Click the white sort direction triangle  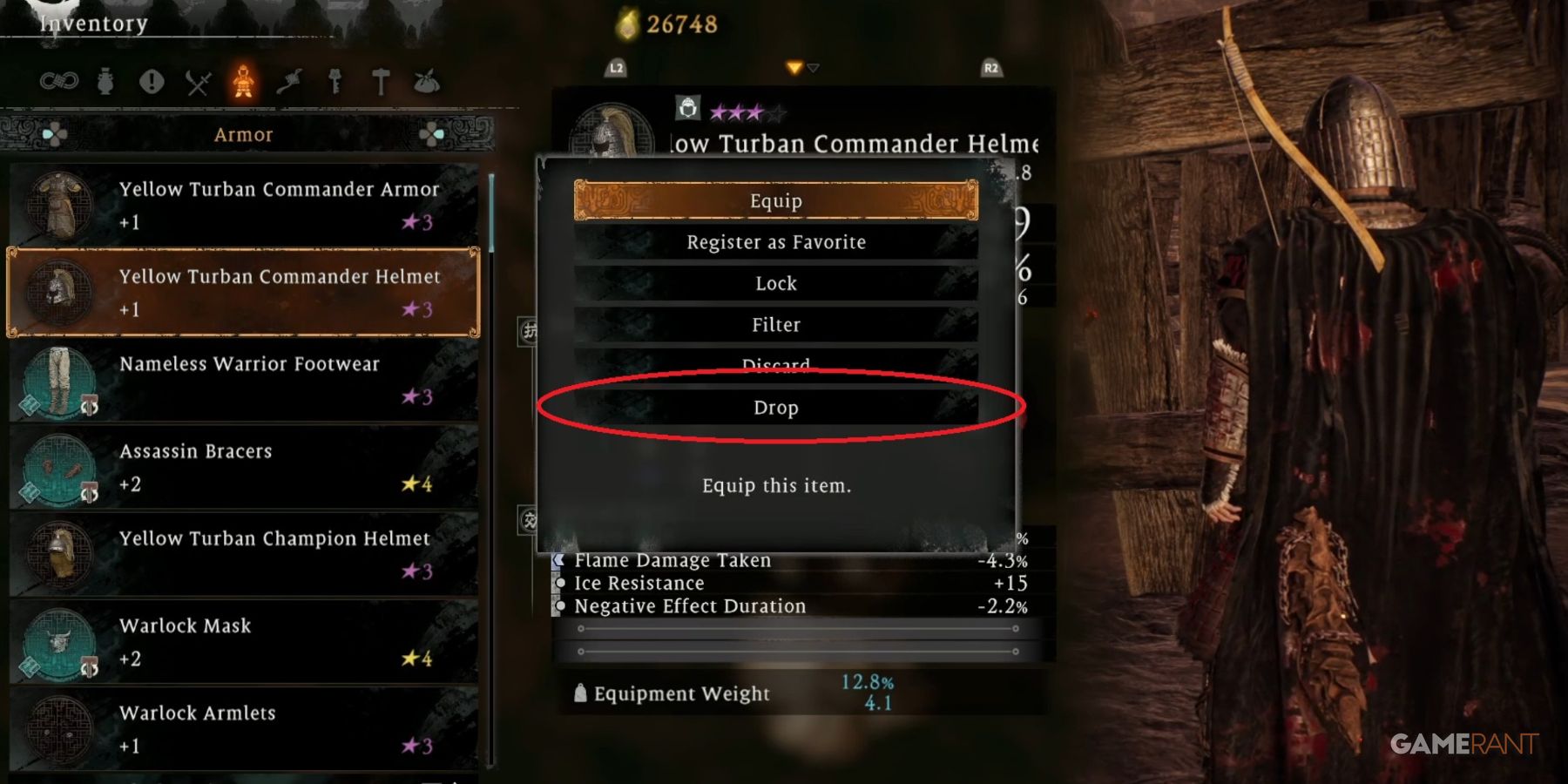[814, 66]
